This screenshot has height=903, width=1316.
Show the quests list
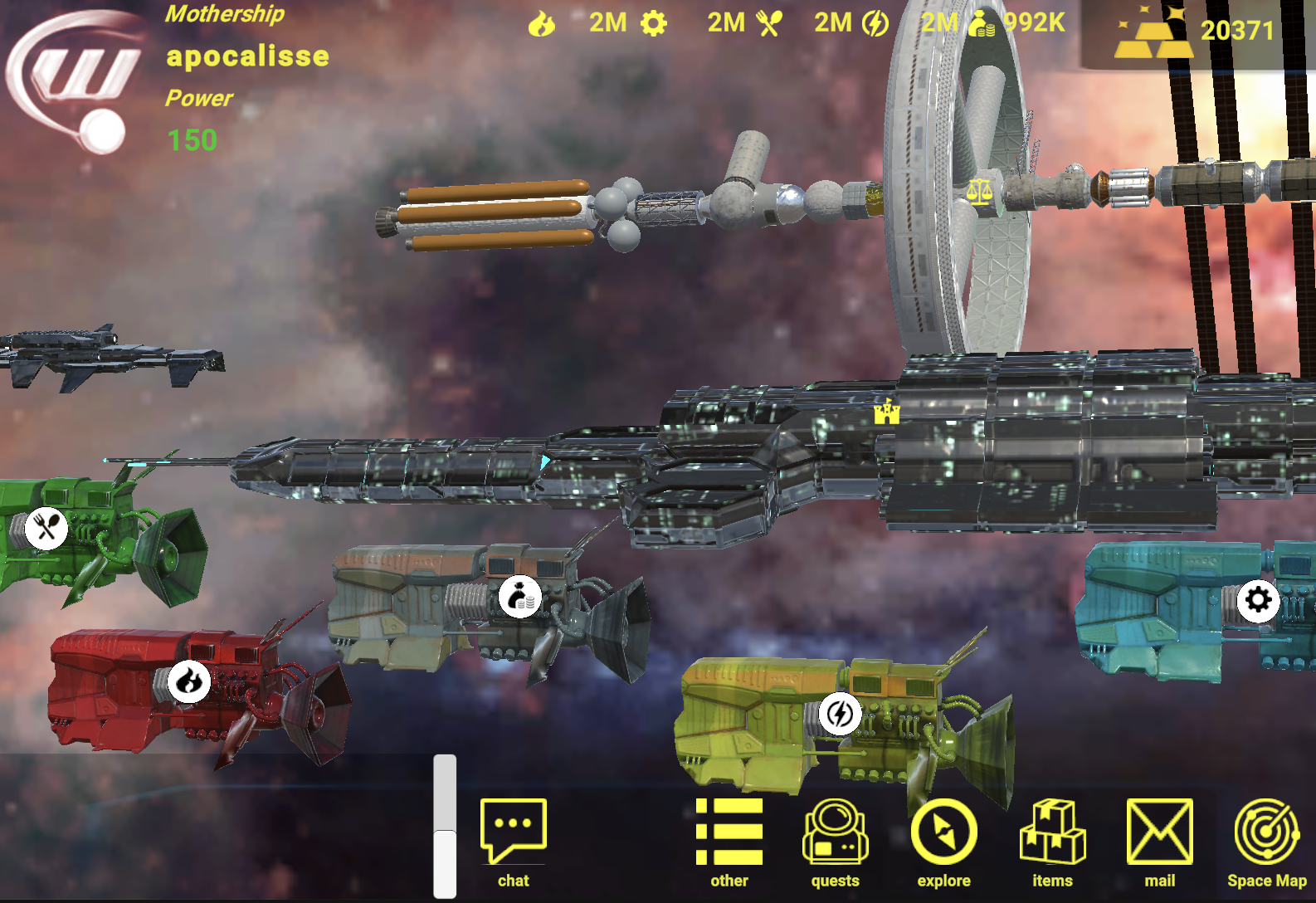click(835, 841)
